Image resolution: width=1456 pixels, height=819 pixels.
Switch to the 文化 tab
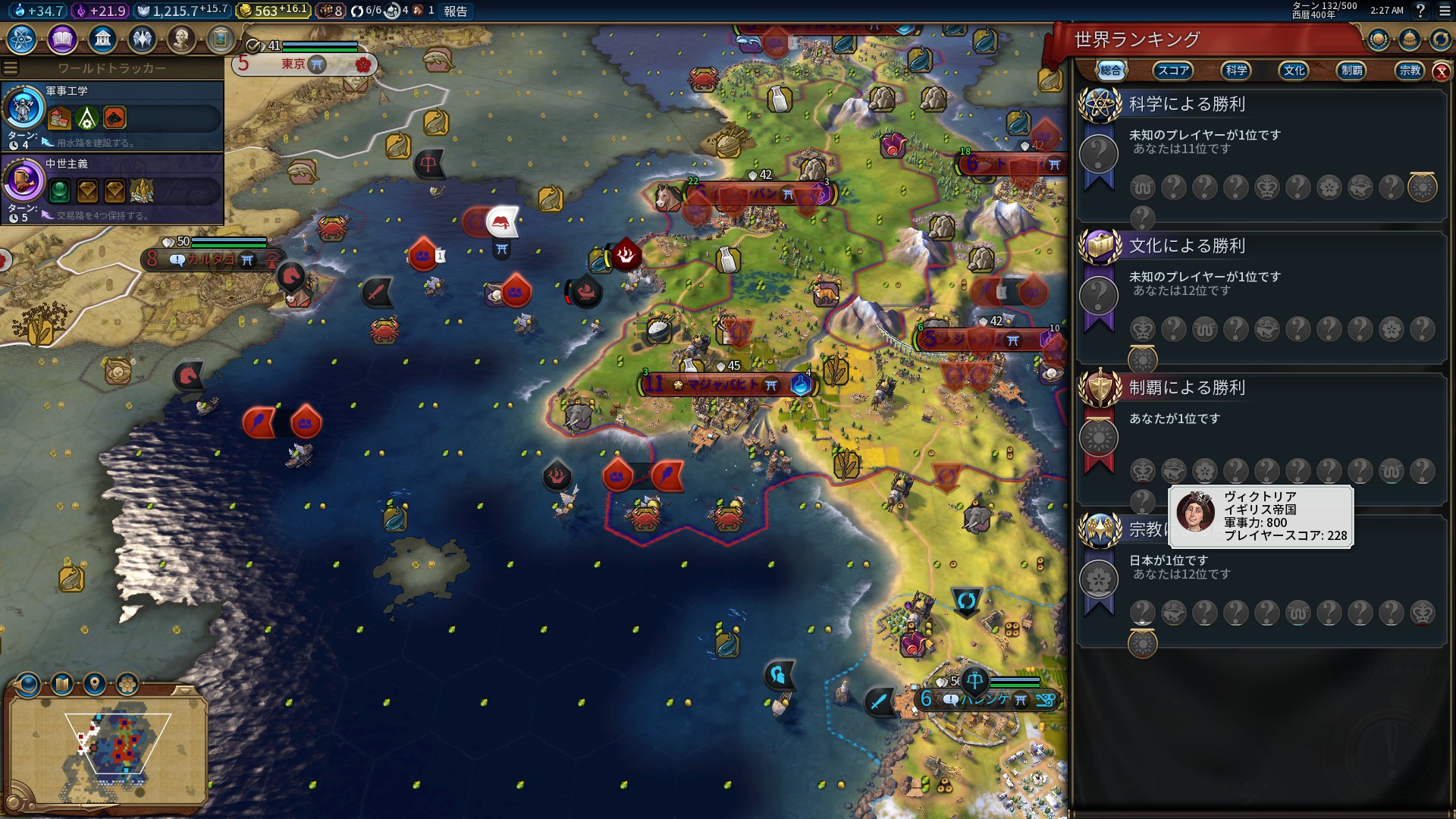pos(1294,71)
